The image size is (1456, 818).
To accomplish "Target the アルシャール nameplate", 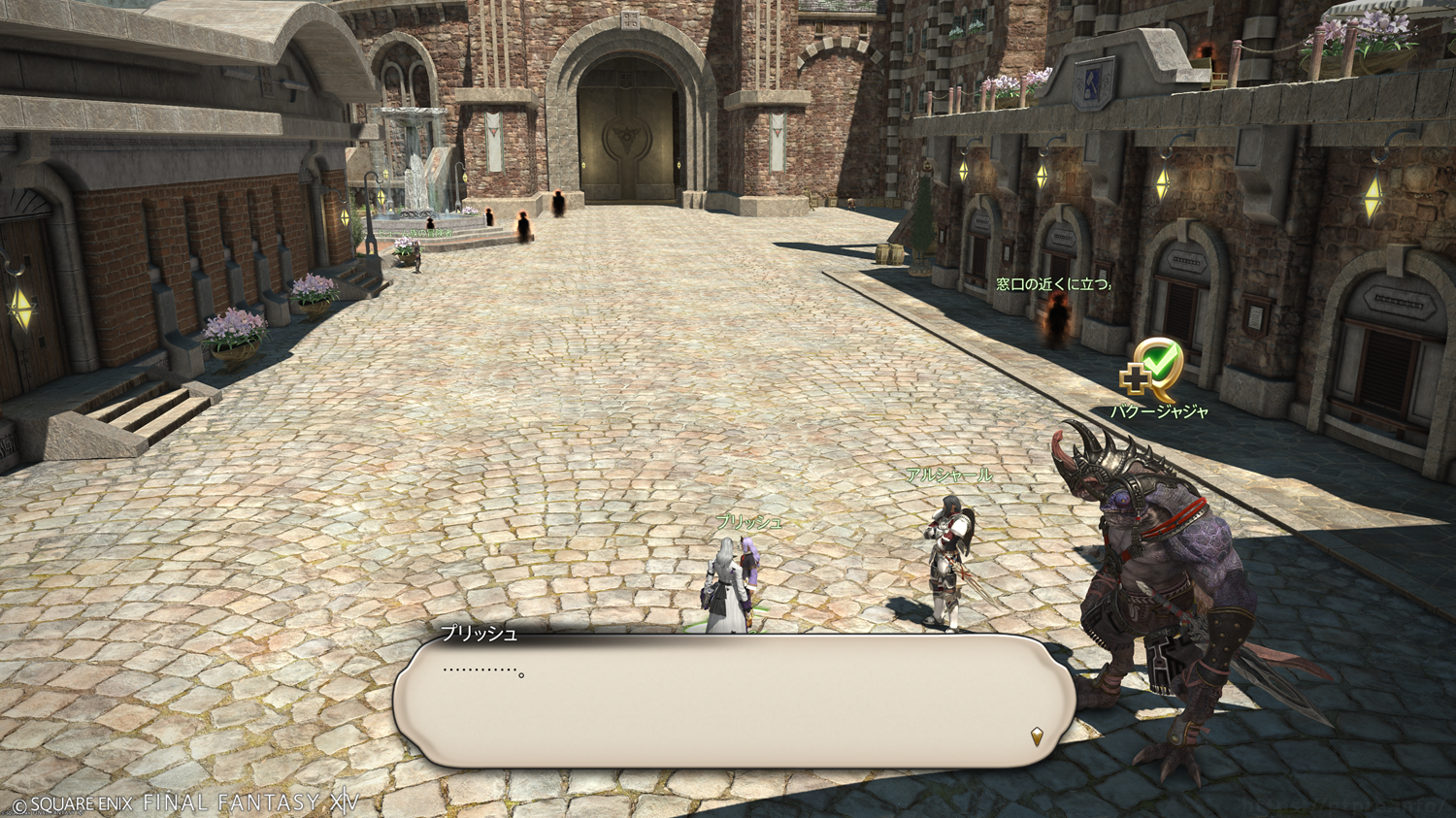I will (x=948, y=475).
